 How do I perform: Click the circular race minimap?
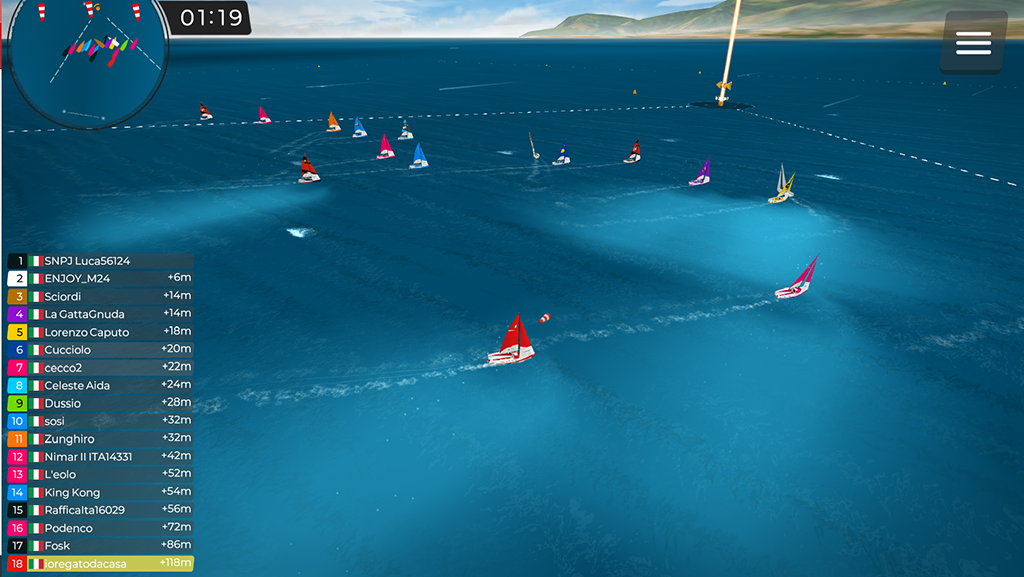(88, 60)
